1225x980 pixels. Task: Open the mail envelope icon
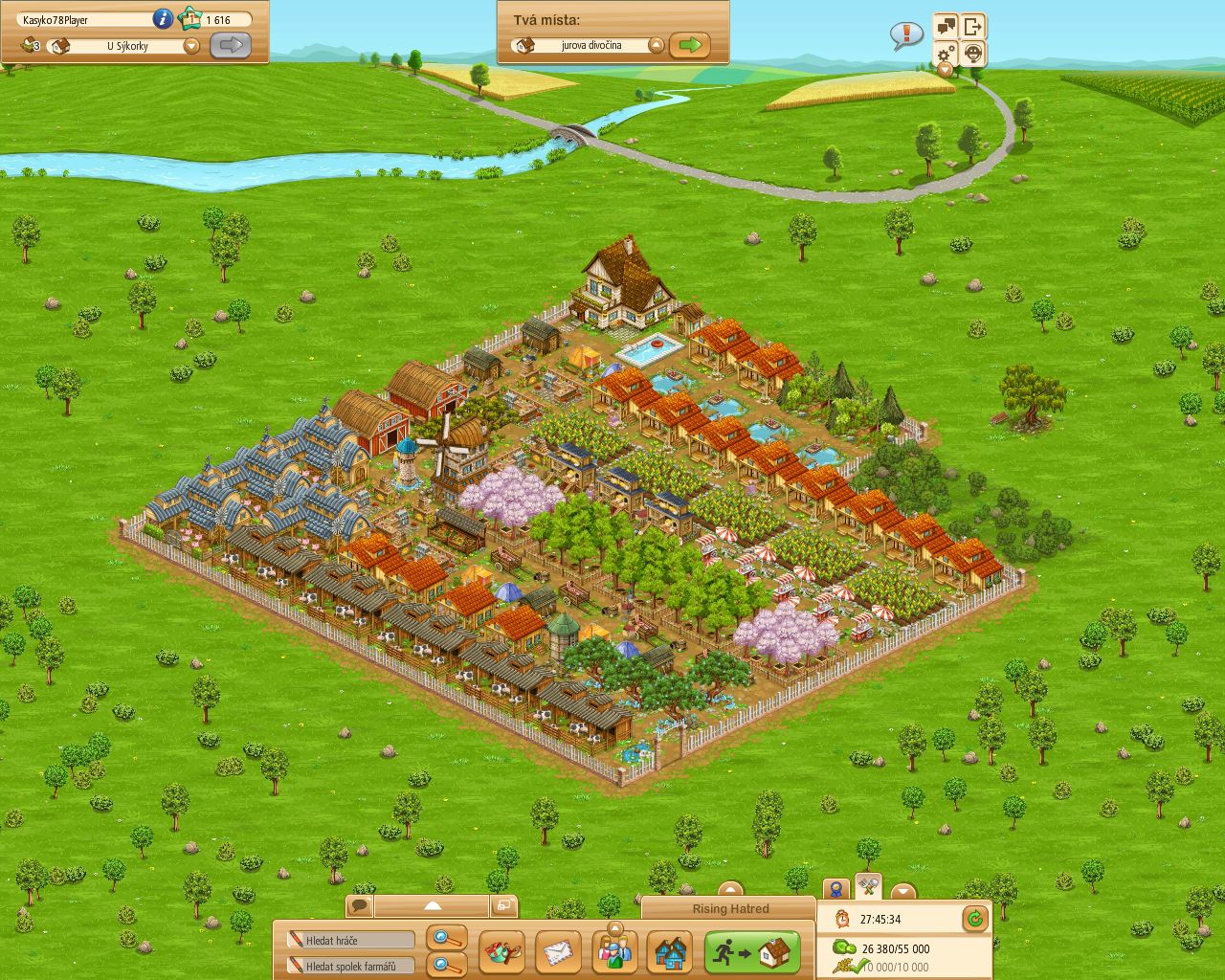(558, 952)
